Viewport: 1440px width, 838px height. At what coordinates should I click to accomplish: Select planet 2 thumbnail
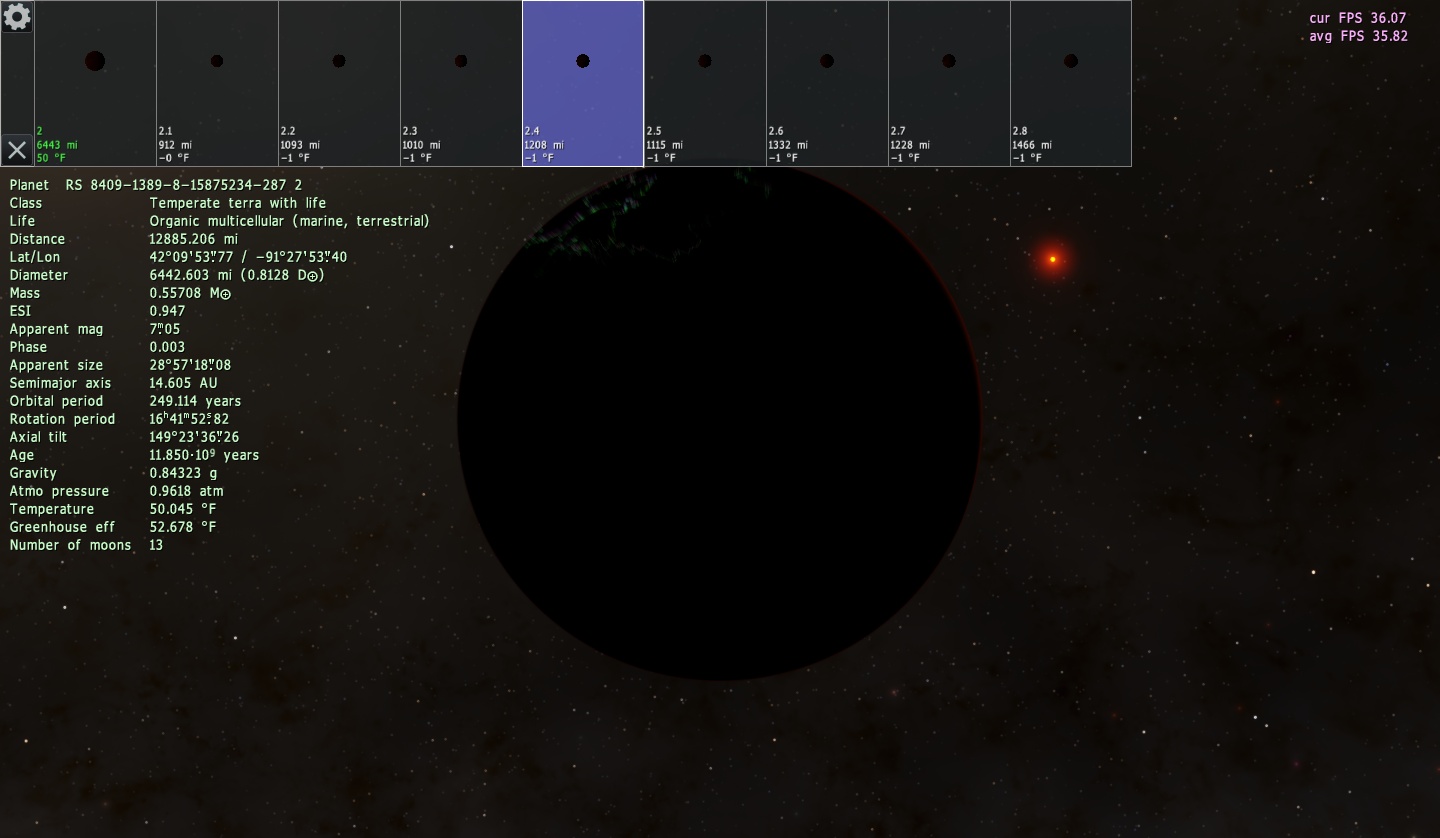[95, 83]
